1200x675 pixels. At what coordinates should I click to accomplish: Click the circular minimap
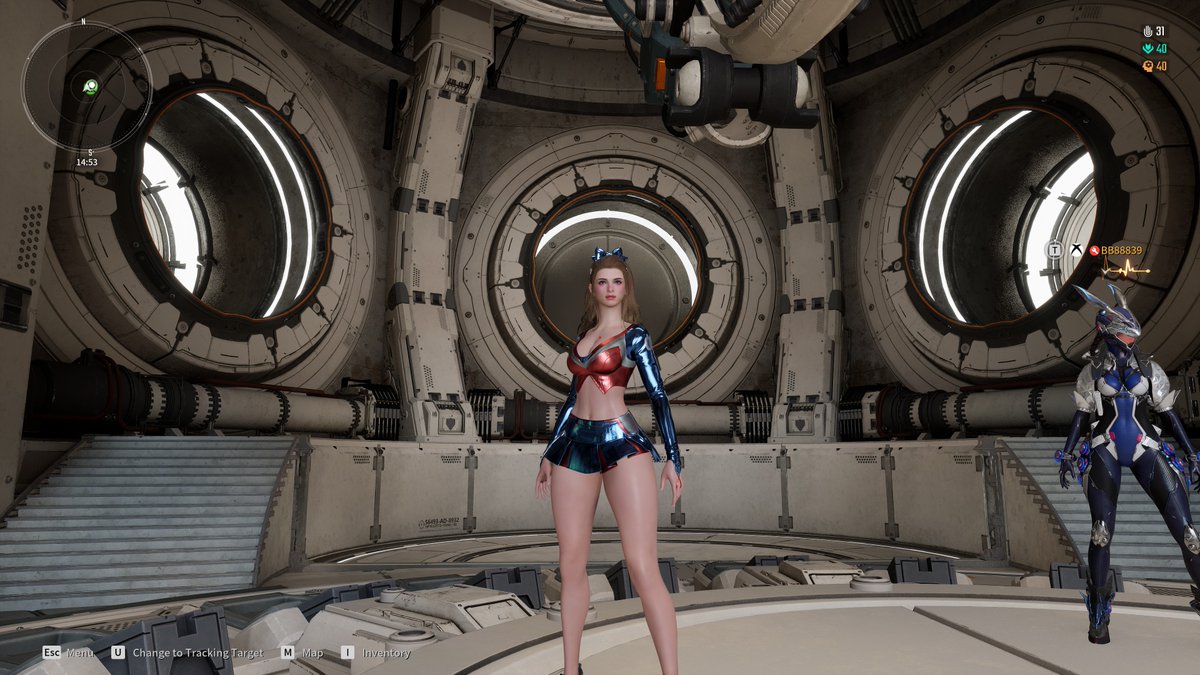tap(86, 87)
